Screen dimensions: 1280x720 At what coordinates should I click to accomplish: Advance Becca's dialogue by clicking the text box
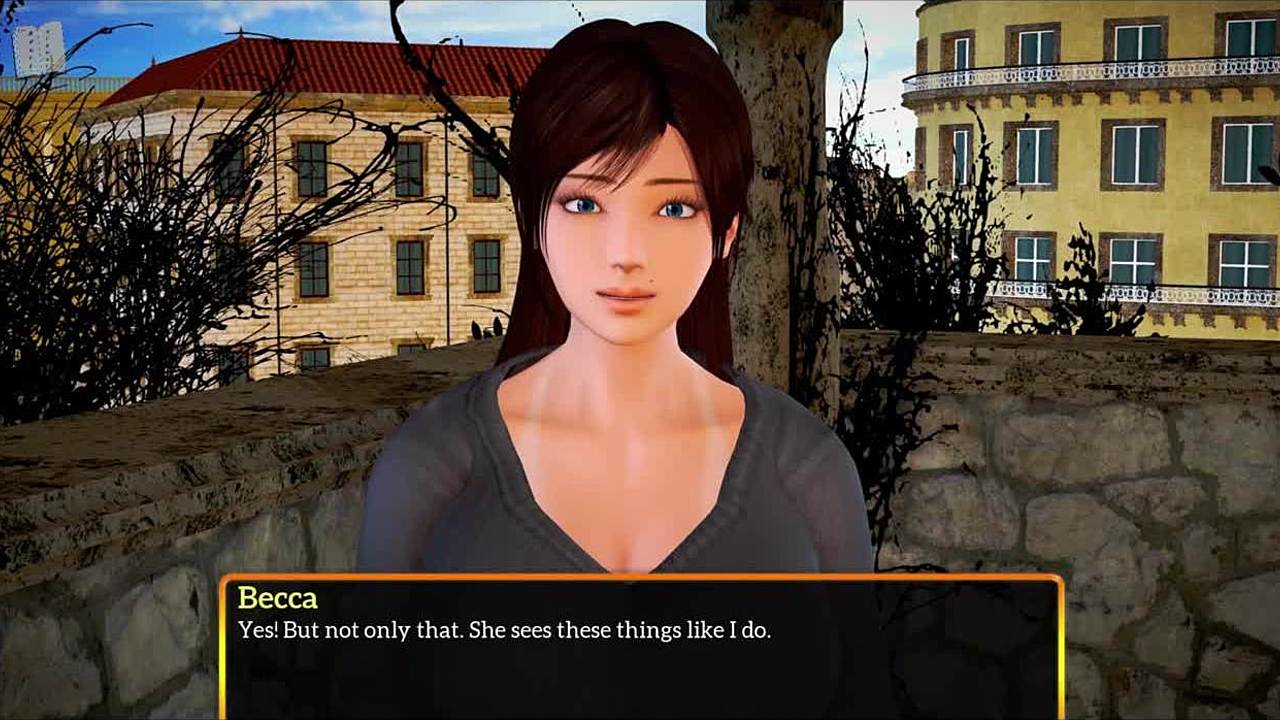coord(640,650)
